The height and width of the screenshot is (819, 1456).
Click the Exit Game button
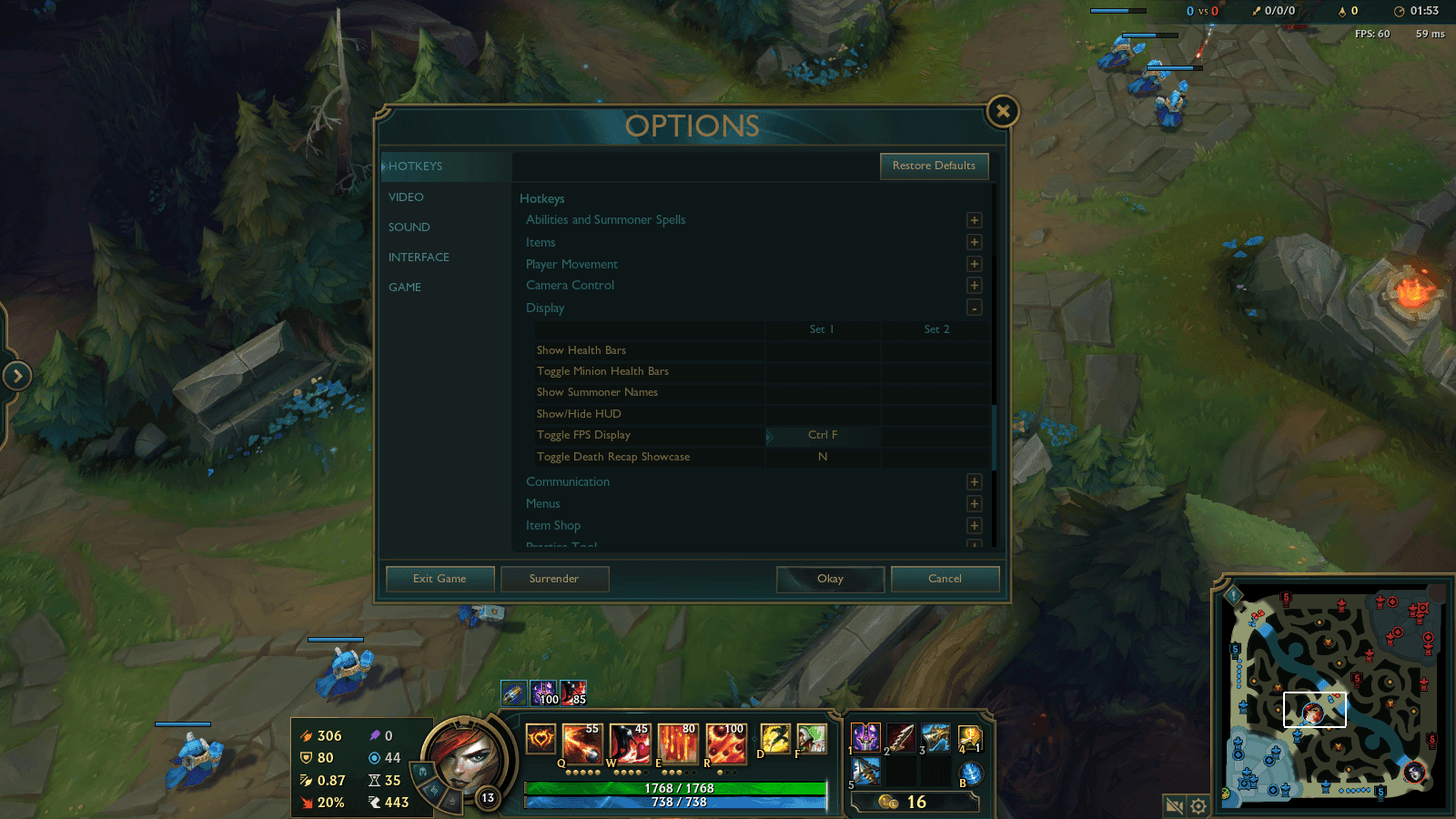(x=440, y=579)
